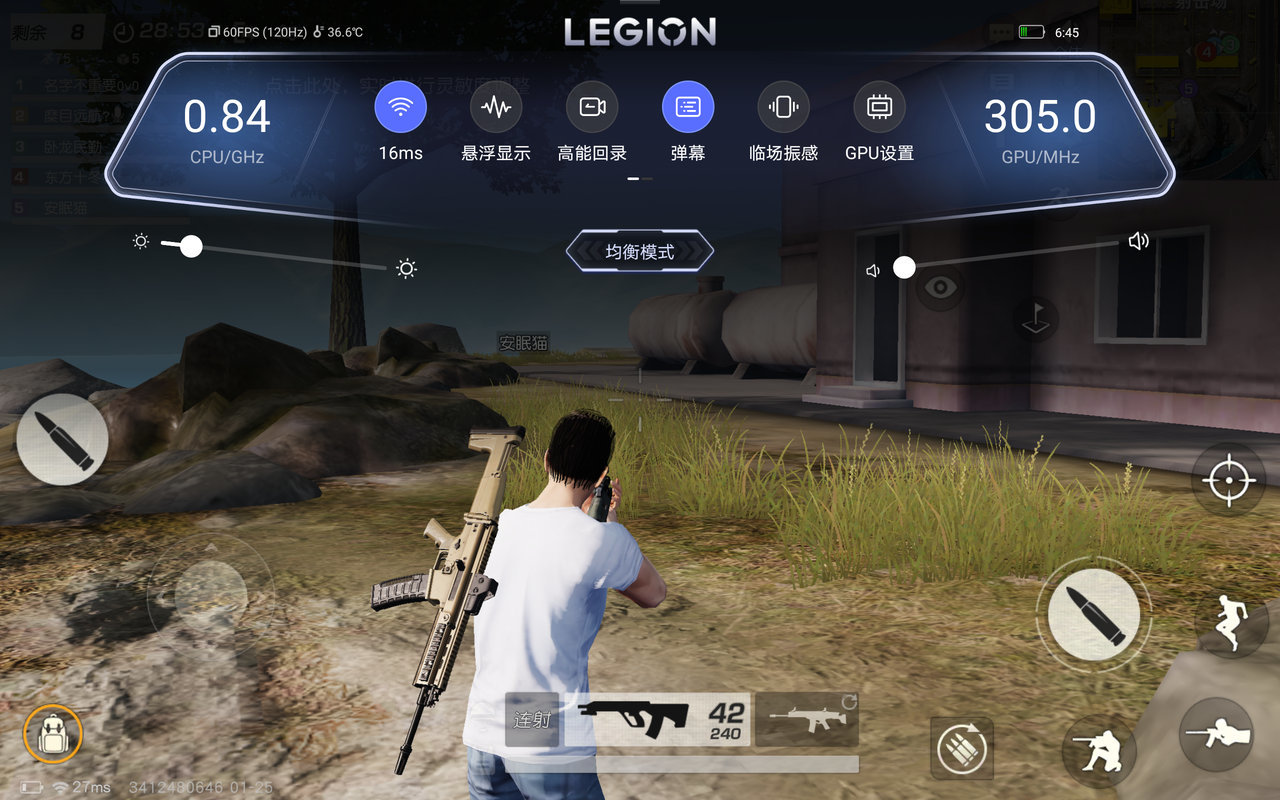The image size is (1280, 800).
Task: Open GPU设置 settings
Action: 879,107
